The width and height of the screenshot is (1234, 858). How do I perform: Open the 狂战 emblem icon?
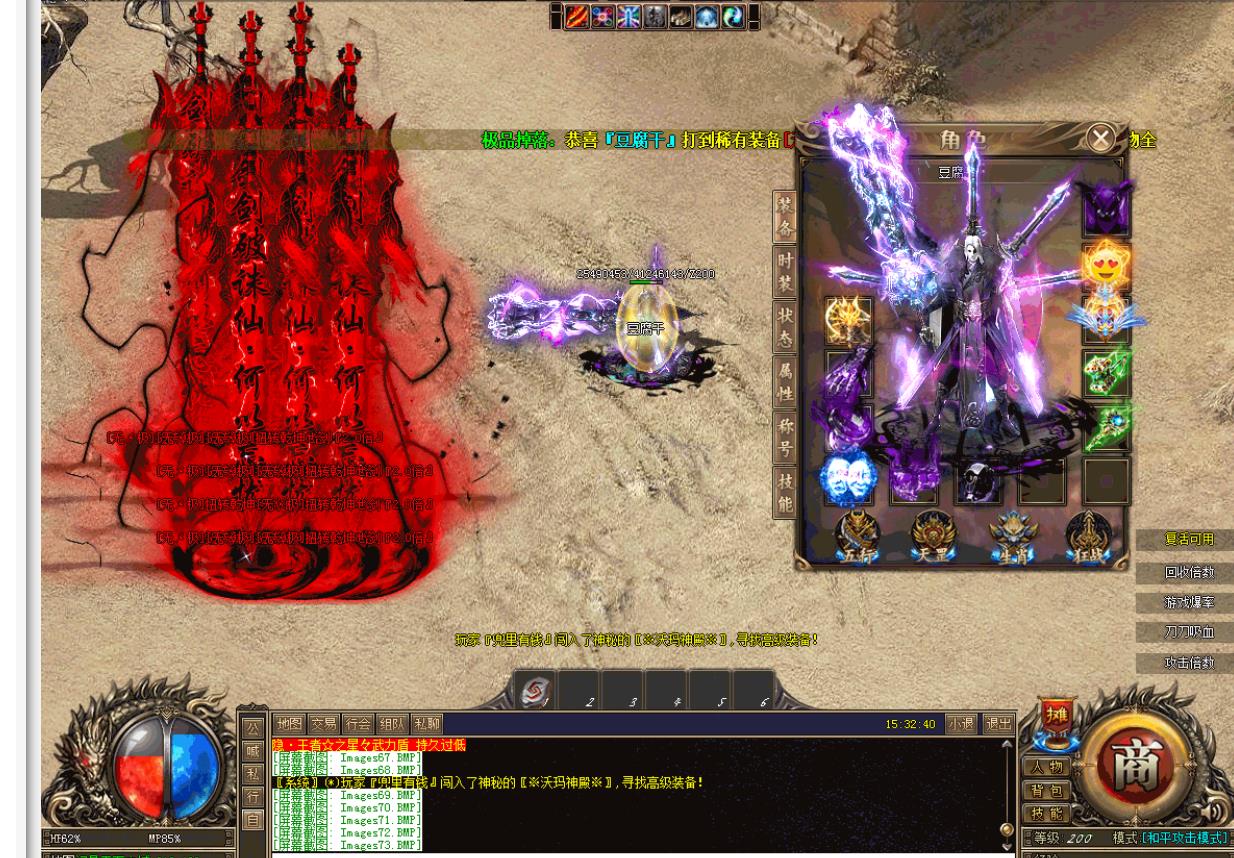click(1088, 537)
